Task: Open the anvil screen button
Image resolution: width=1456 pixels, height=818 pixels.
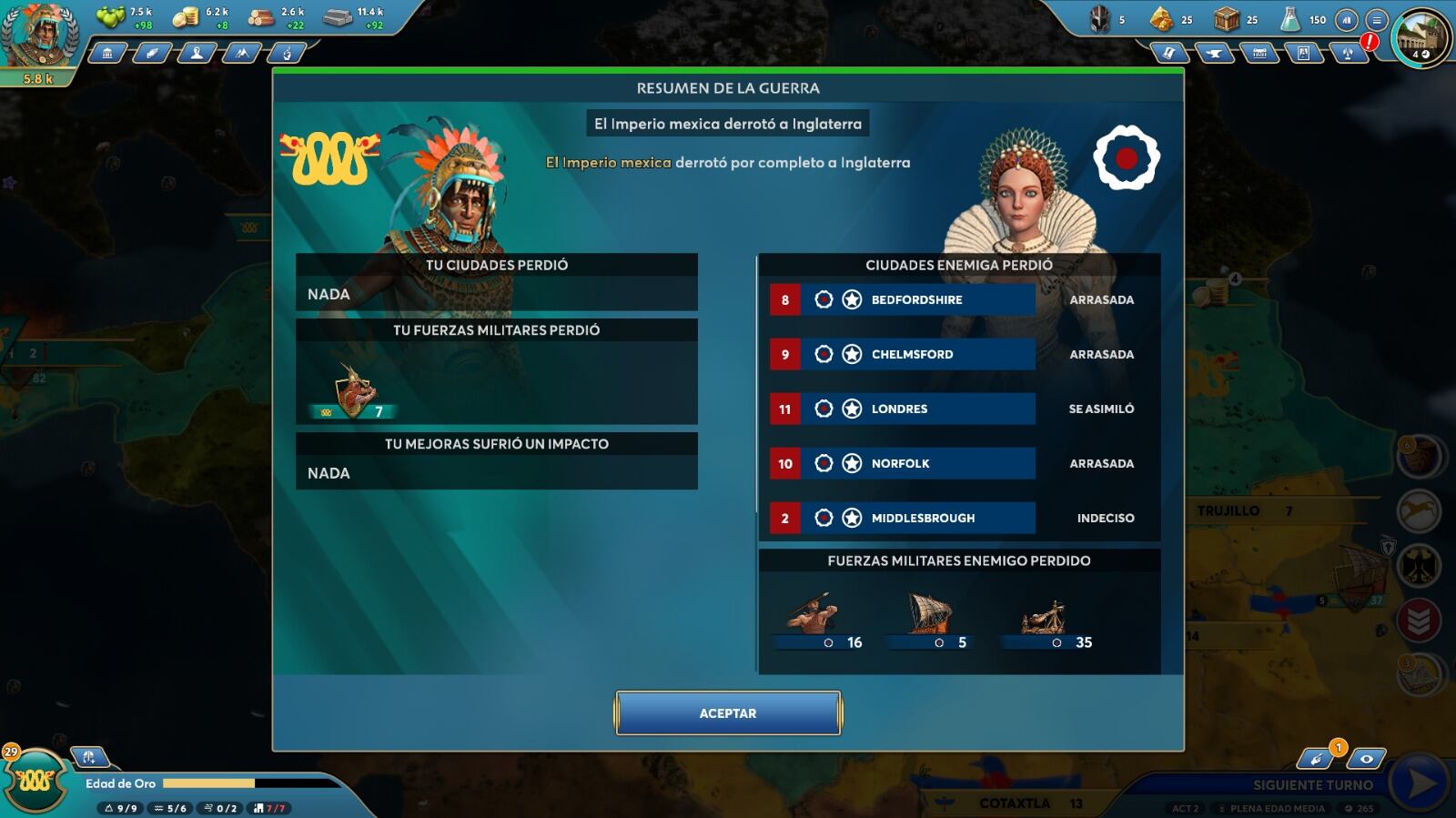Action: point(1213,54)
